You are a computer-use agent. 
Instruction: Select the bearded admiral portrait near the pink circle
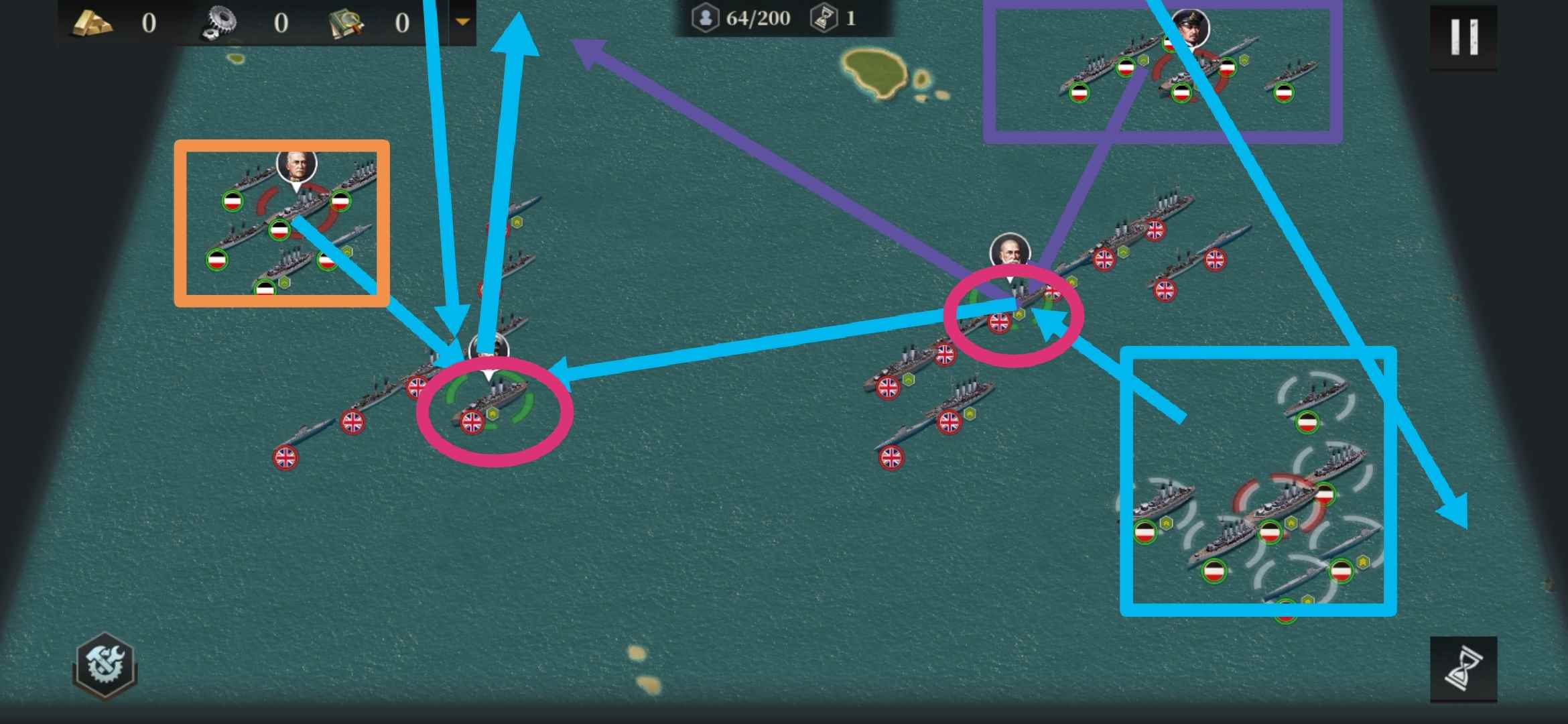coord(1009,250)
